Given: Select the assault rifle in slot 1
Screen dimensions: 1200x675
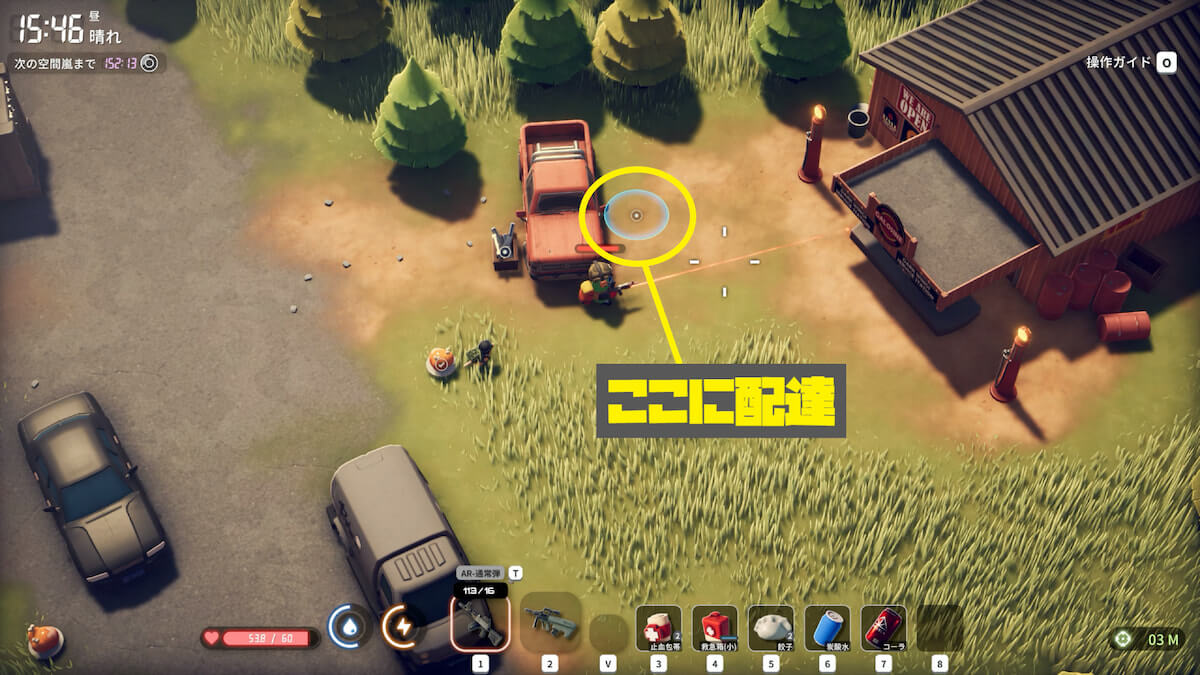Looking at the screenshot, I should click(x=480, y=623).
